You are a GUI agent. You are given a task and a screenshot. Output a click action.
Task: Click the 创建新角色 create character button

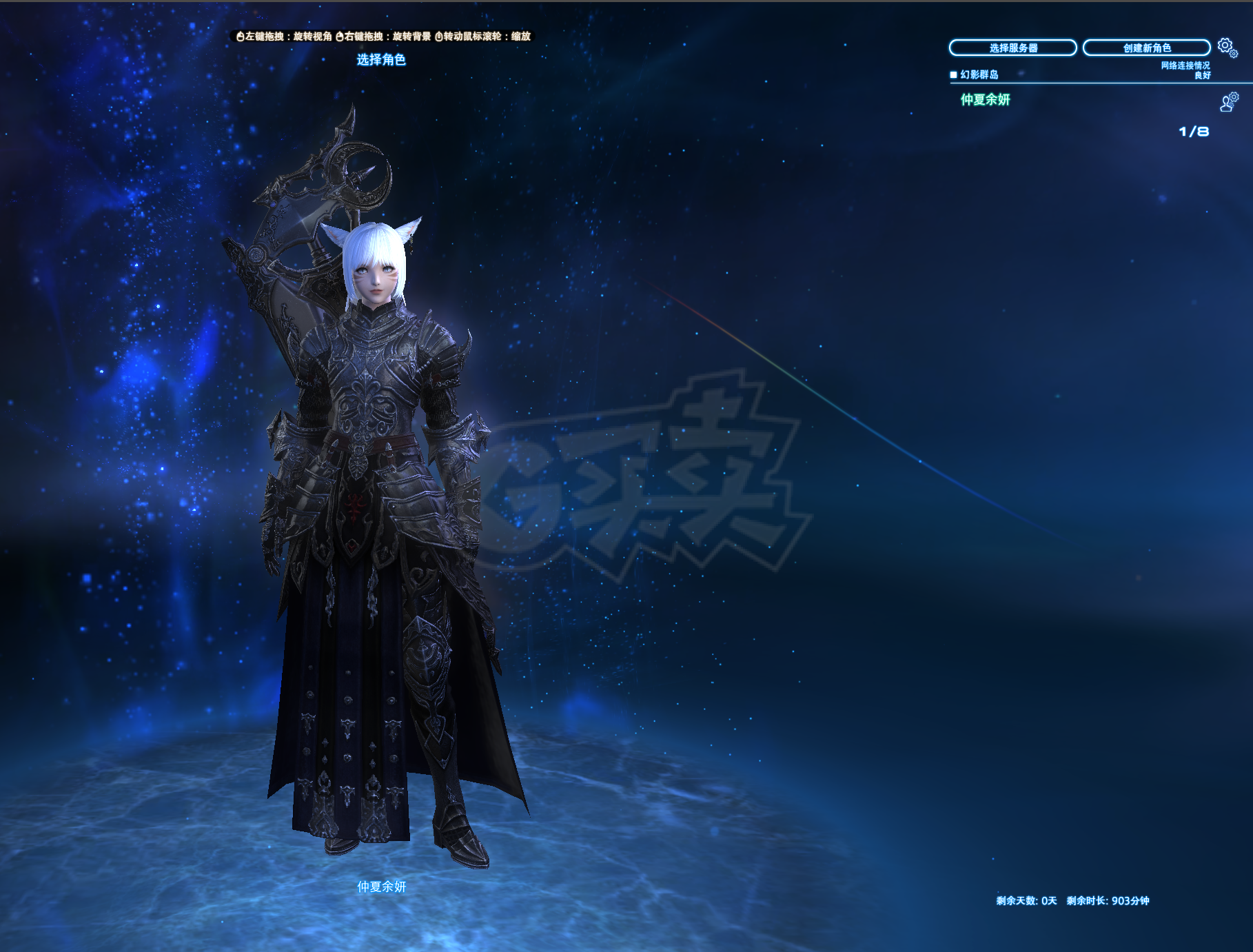tap(1146, 48)
